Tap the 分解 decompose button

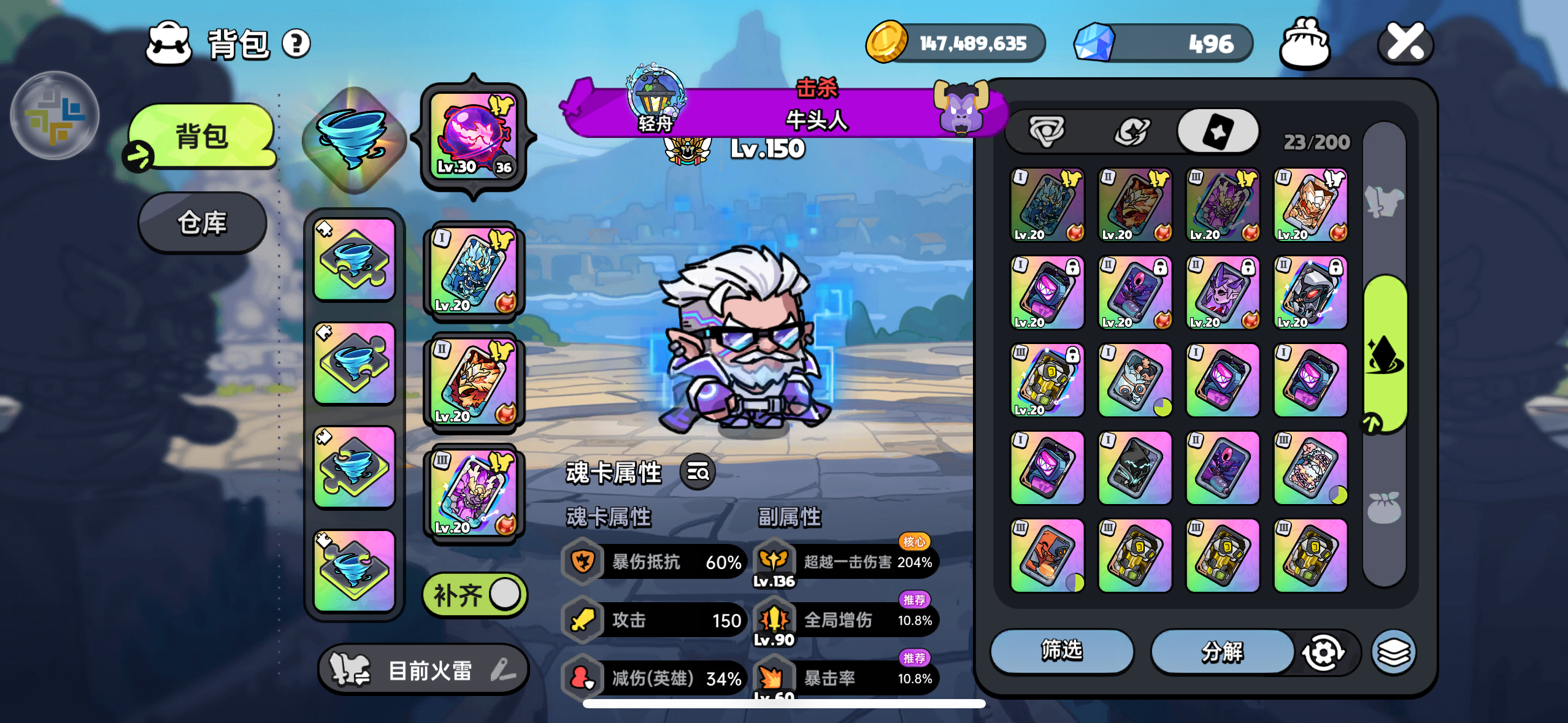coord(1221,652)
